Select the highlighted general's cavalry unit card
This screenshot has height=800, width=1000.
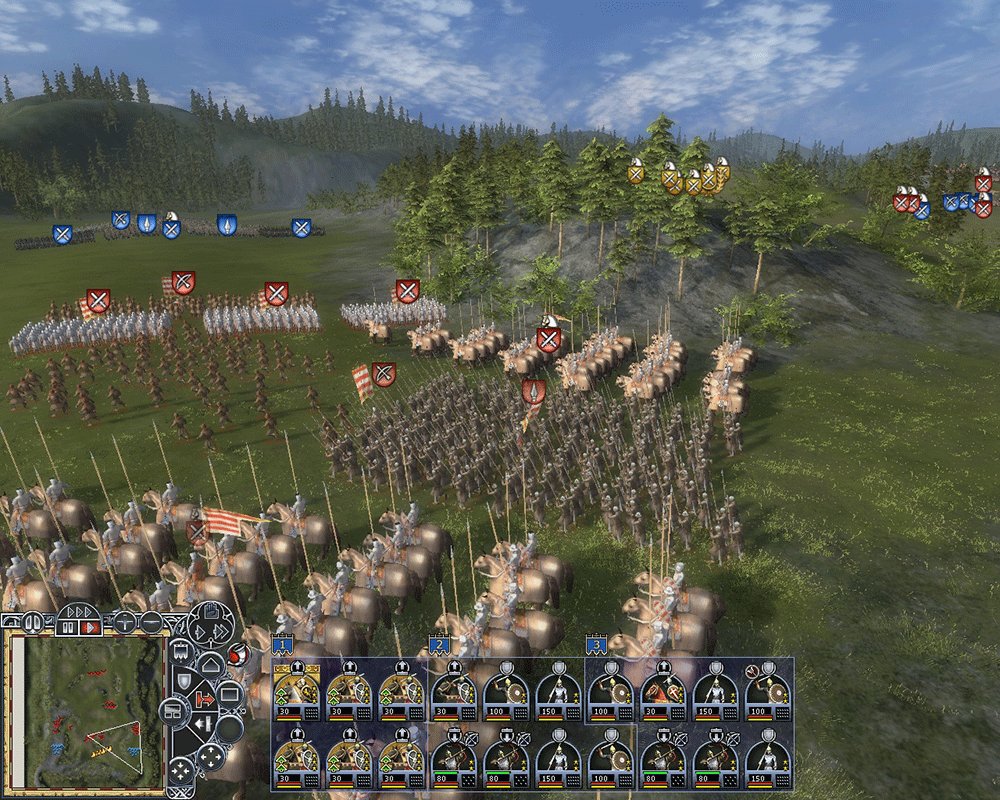pyautogui.click(x=296, y=690)
